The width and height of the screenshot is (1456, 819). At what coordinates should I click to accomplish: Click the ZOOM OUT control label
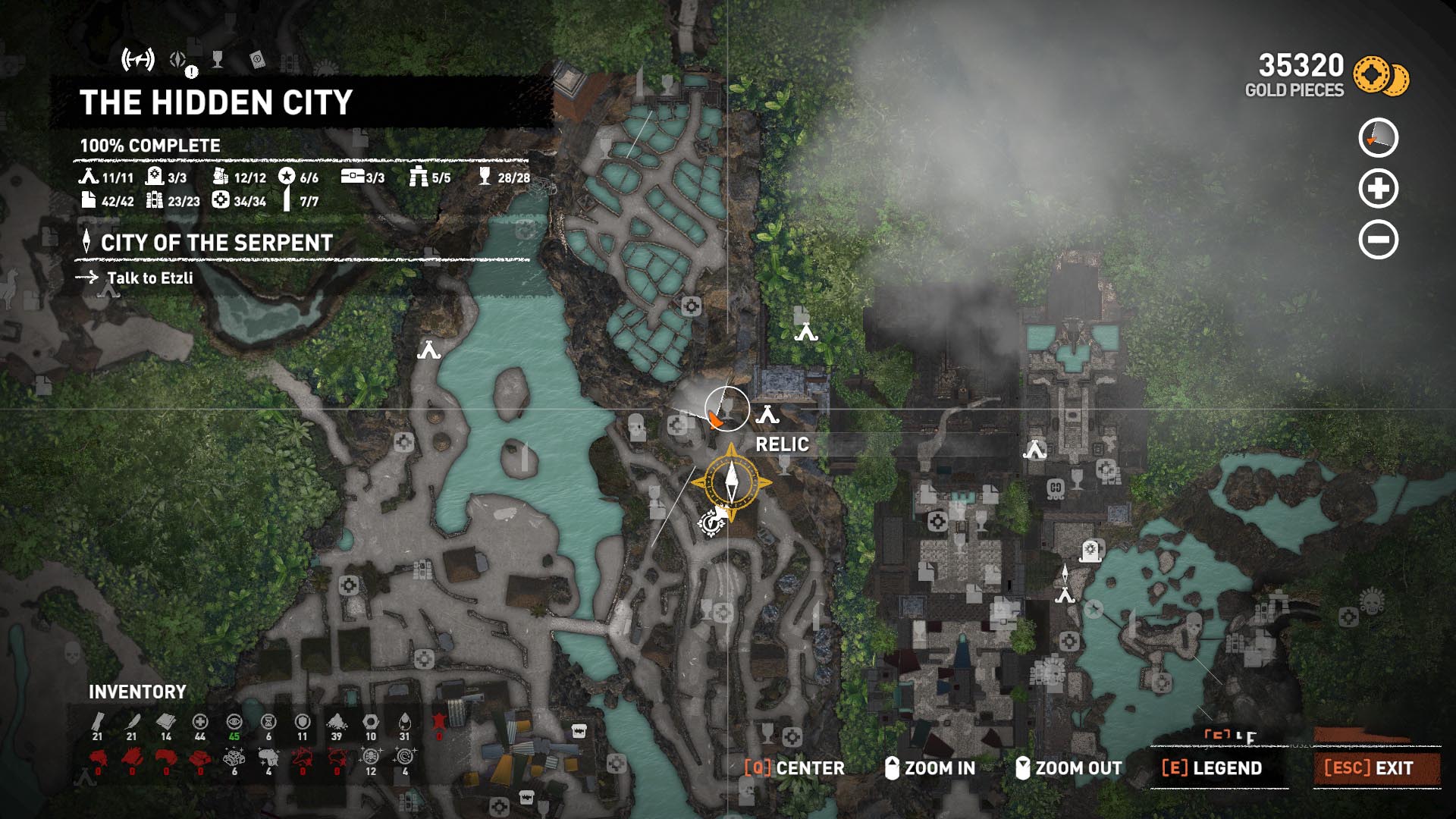point(1069,768)
